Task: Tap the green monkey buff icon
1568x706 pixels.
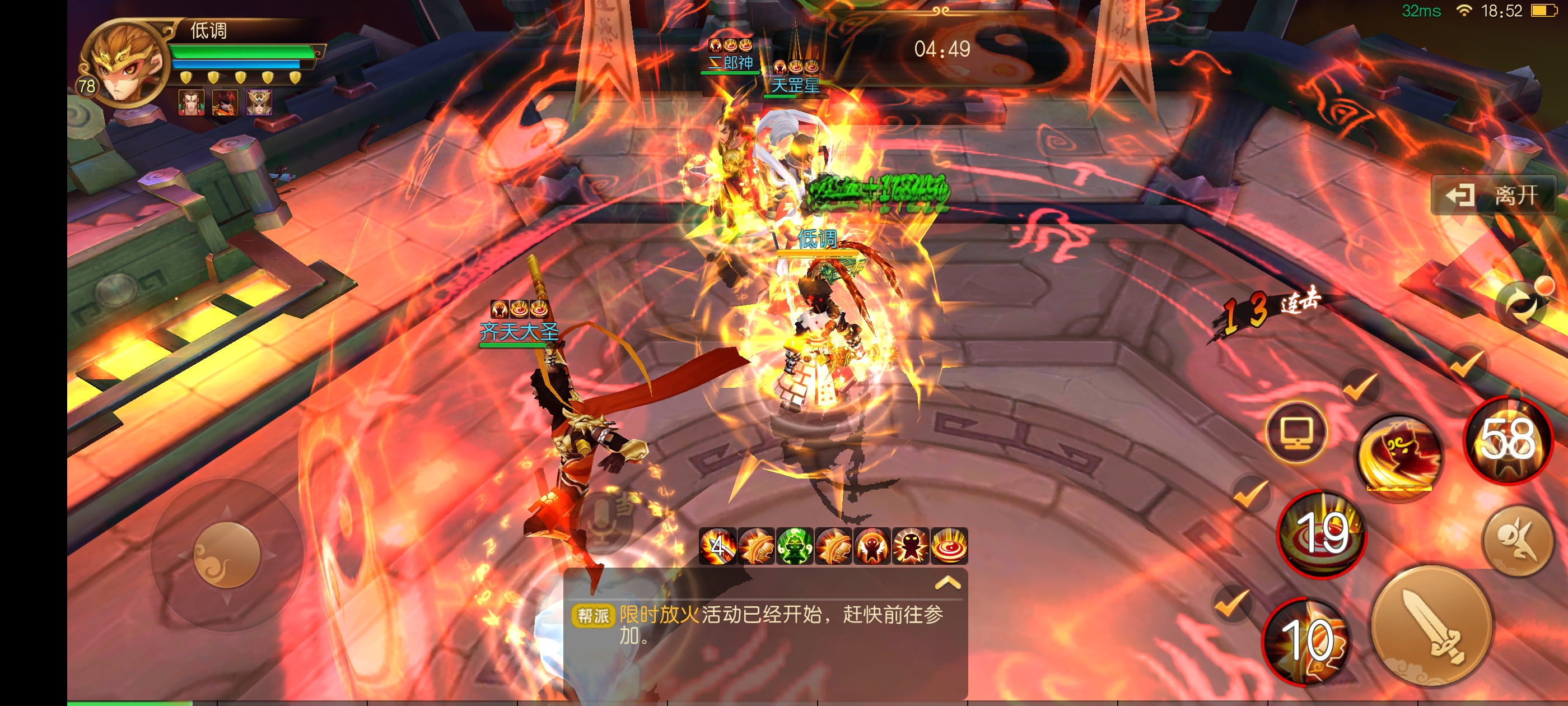Action: 794,546
